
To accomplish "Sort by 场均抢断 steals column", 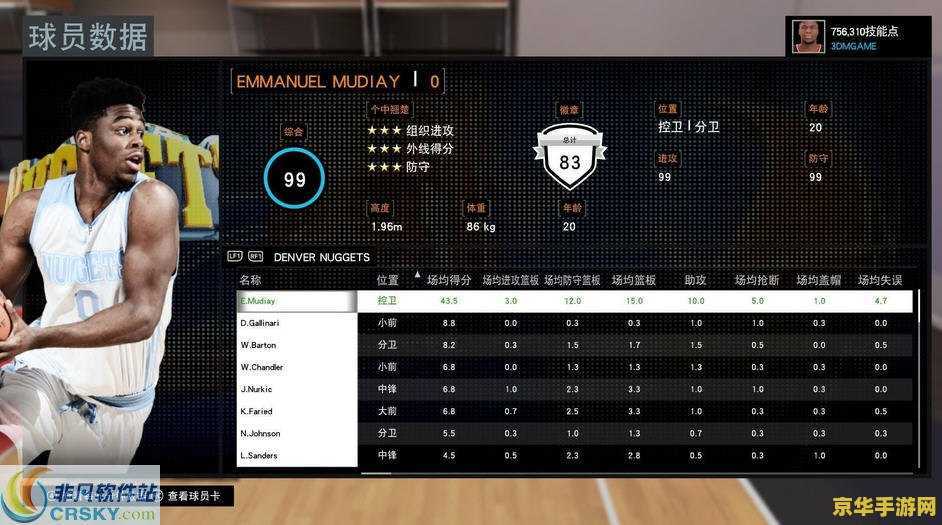I will [757, 280].
